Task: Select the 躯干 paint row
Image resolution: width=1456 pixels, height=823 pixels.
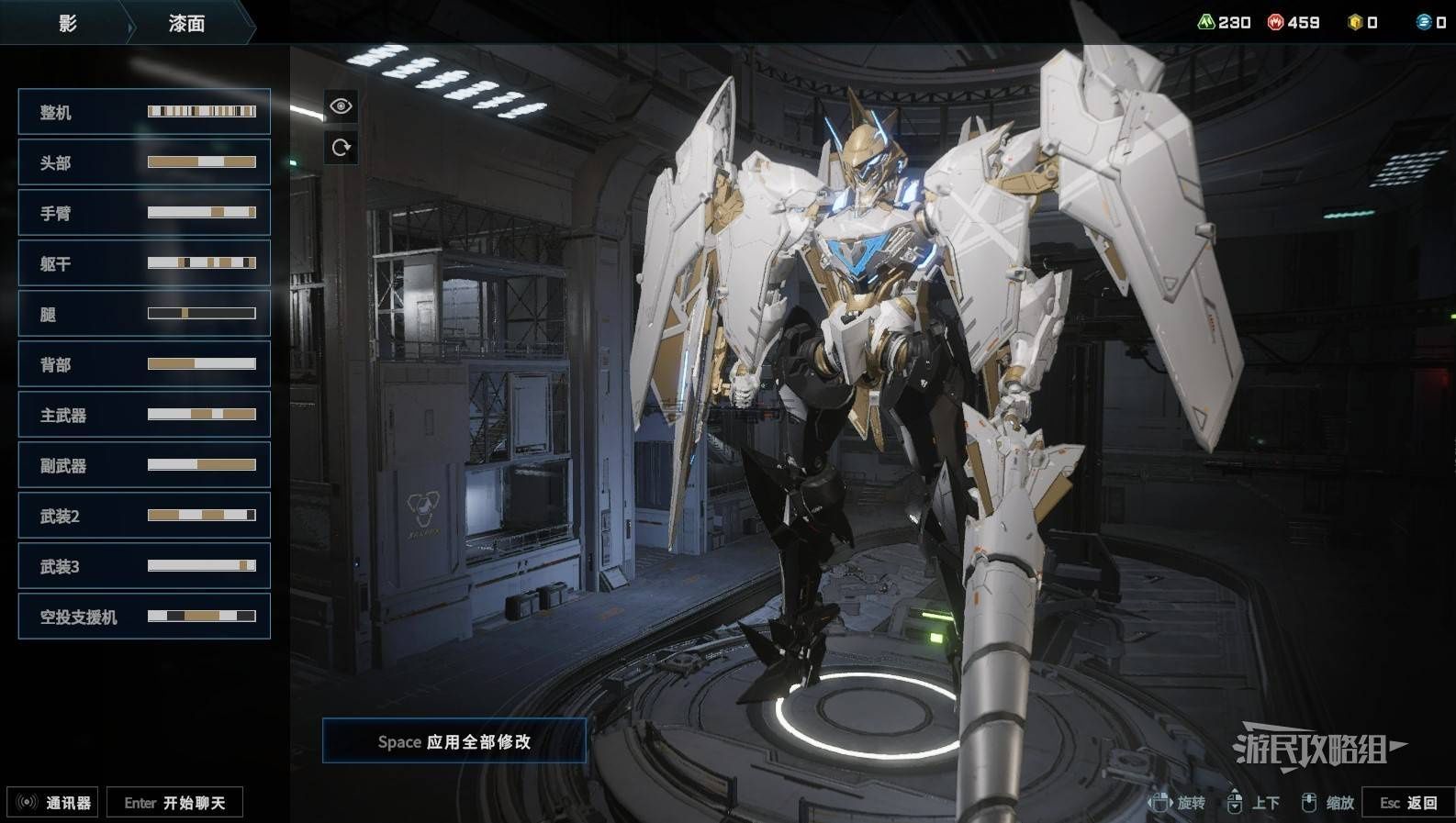Action: [x=144, y=263]
